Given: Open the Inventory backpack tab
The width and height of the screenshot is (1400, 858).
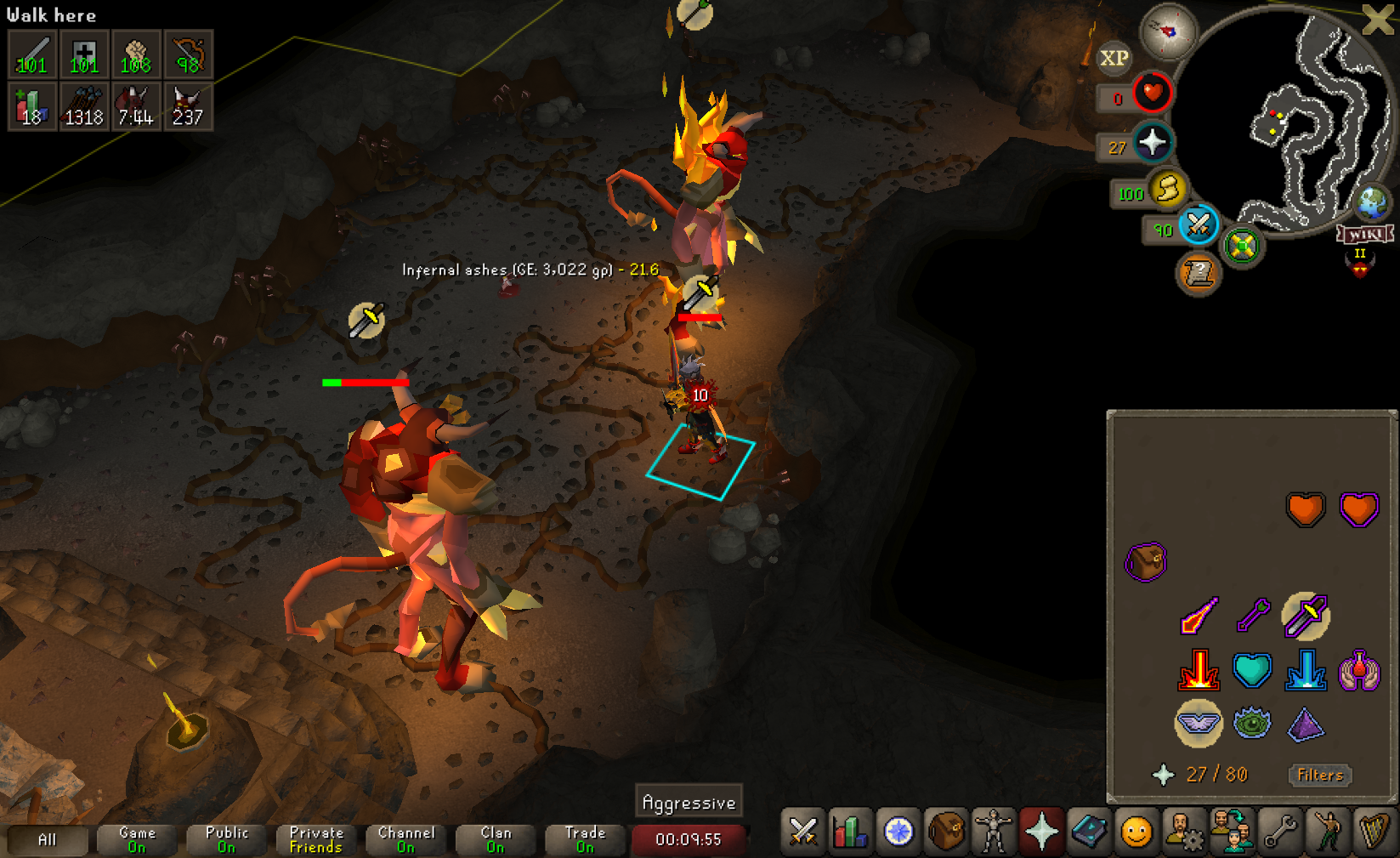Looking at the screenshot, I should [945, 832].
